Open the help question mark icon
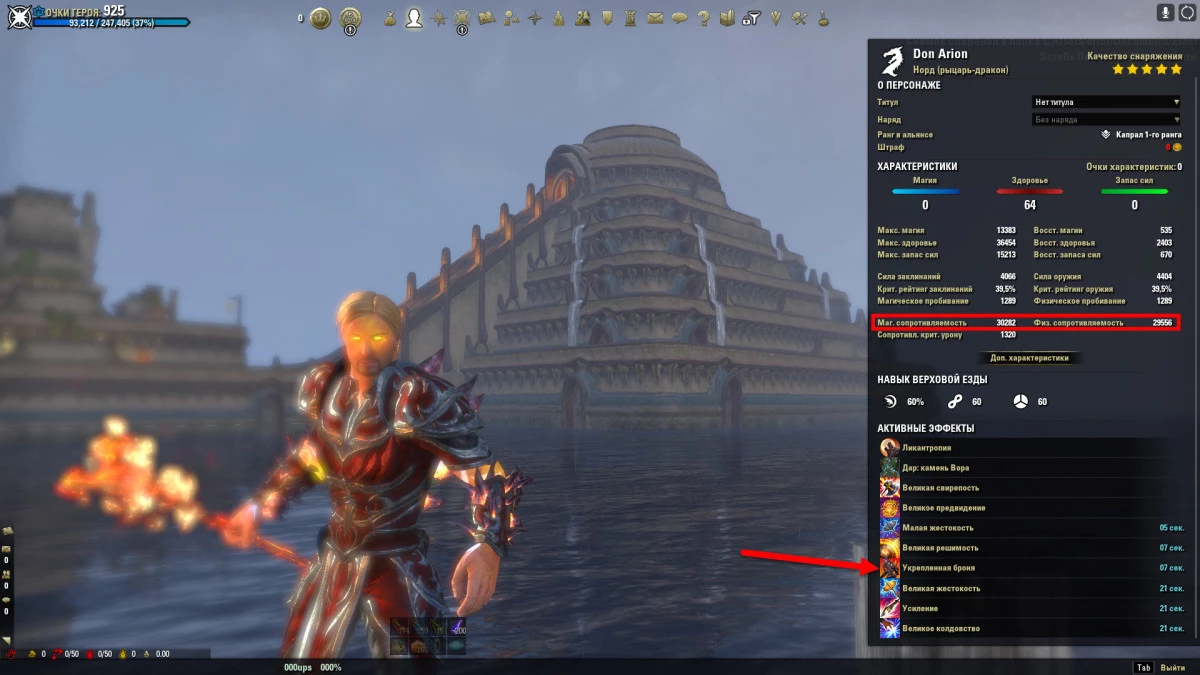 coord(703,18)
